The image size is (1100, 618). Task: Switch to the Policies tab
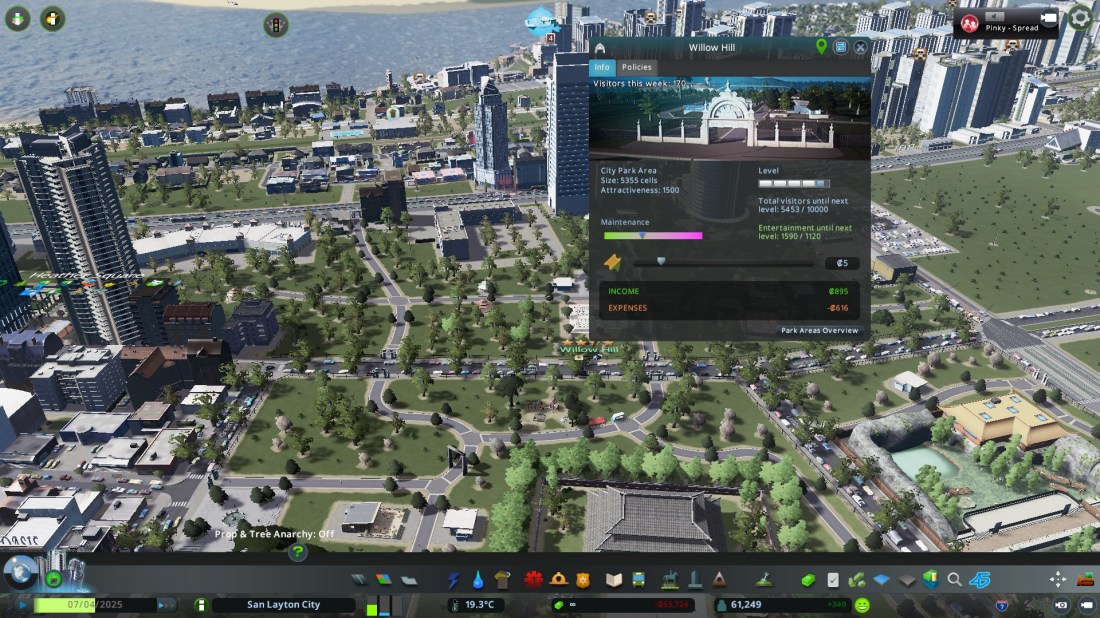tap(636, 68)
